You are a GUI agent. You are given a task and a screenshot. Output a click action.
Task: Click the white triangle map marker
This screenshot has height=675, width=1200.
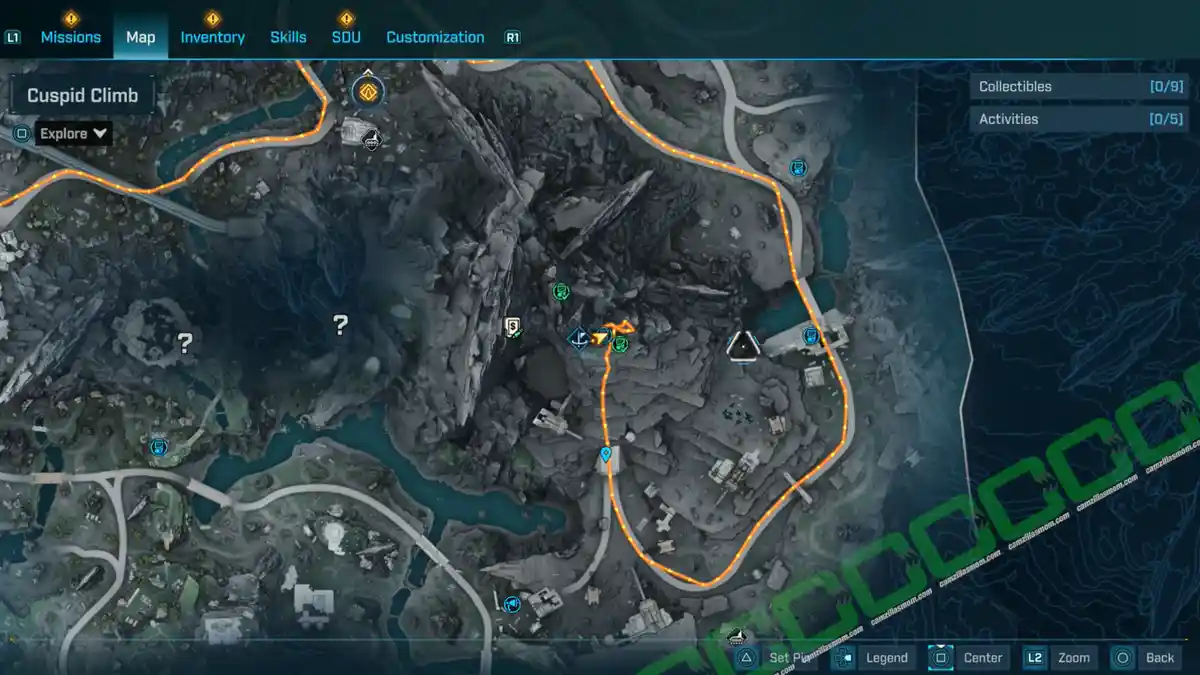[x=743, y=345]
